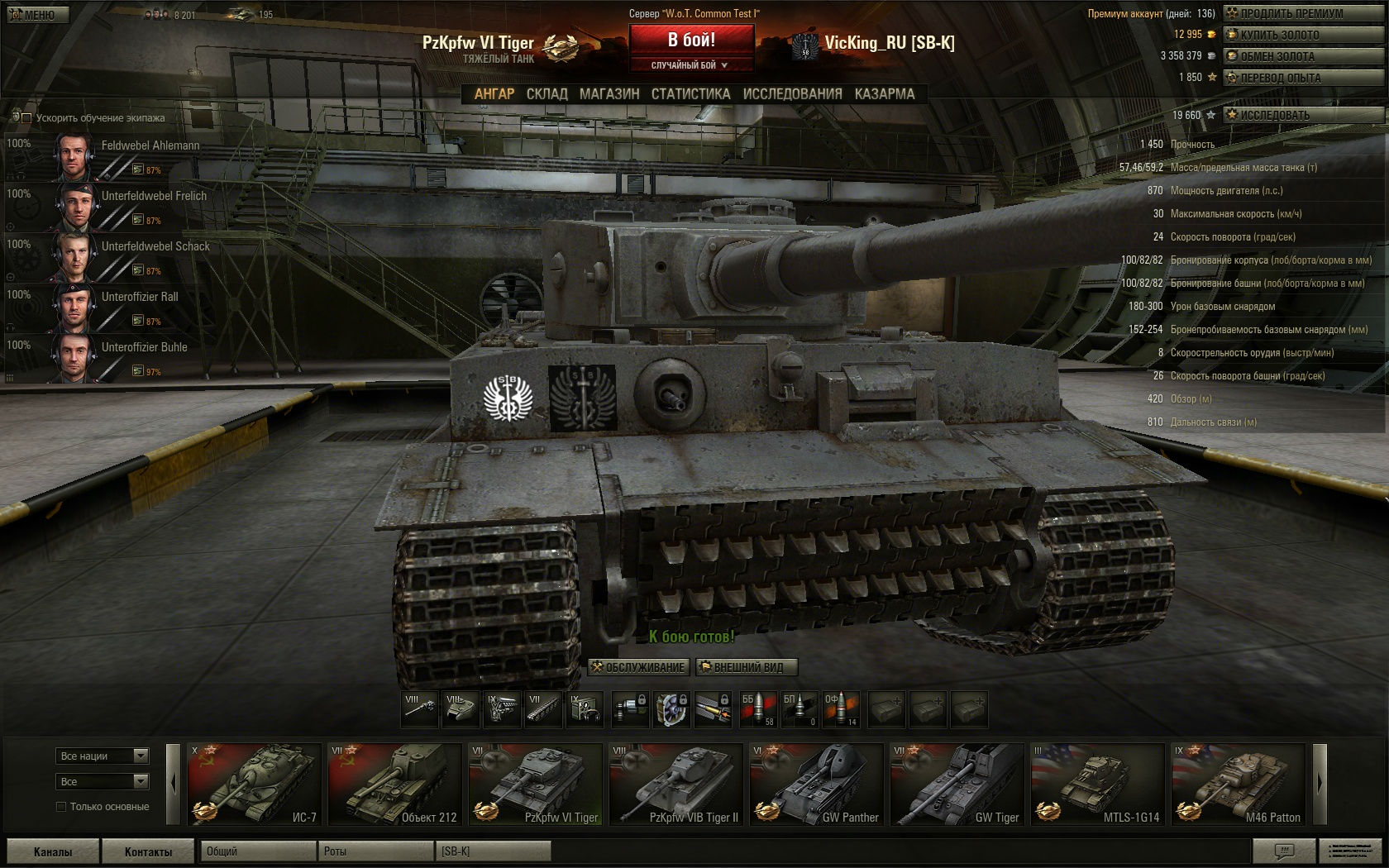
Task: Select the ИС-7 tank in carousel
Action: [254, 784]
